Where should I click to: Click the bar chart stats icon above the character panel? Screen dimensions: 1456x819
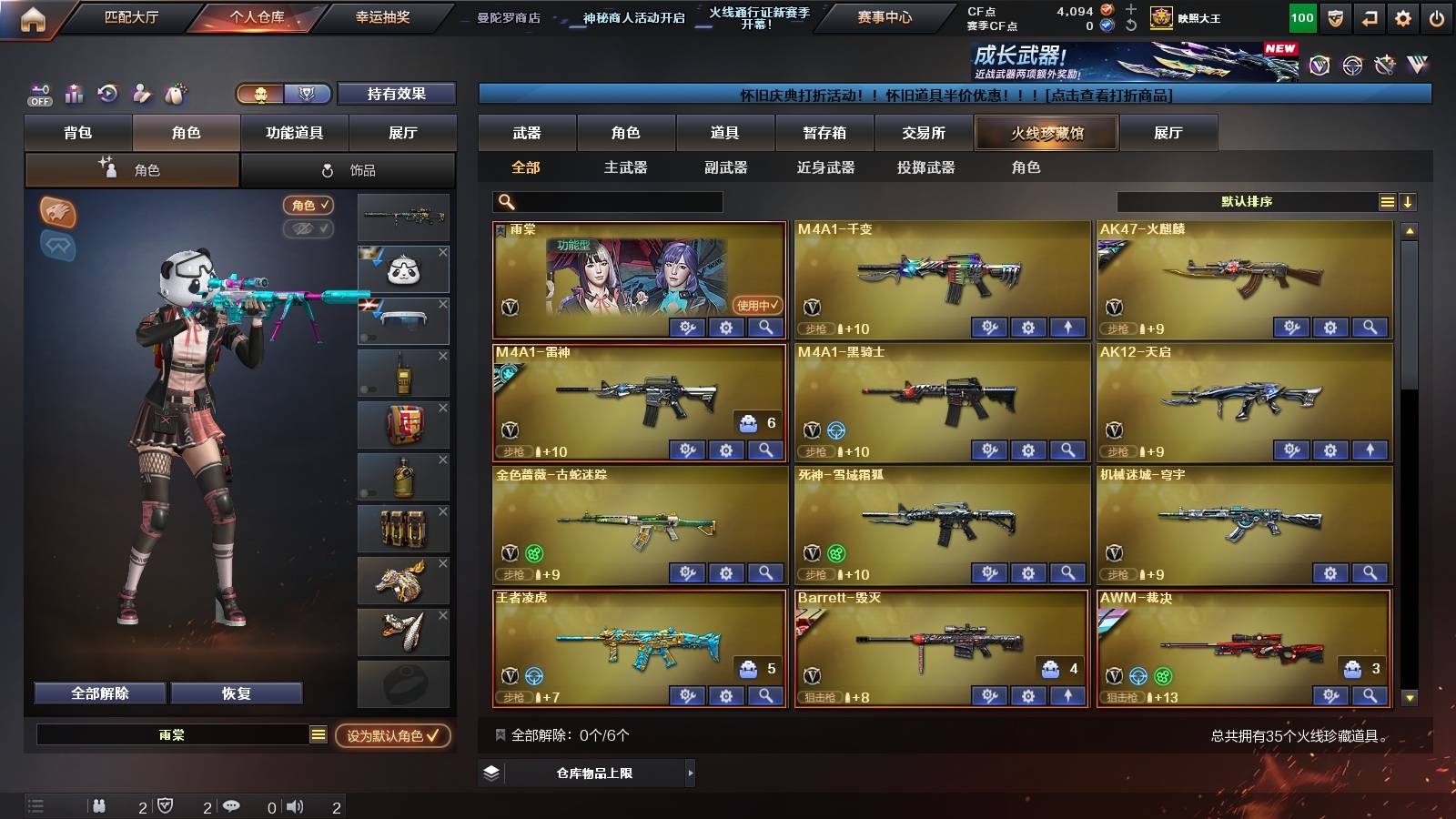point(74,94)
